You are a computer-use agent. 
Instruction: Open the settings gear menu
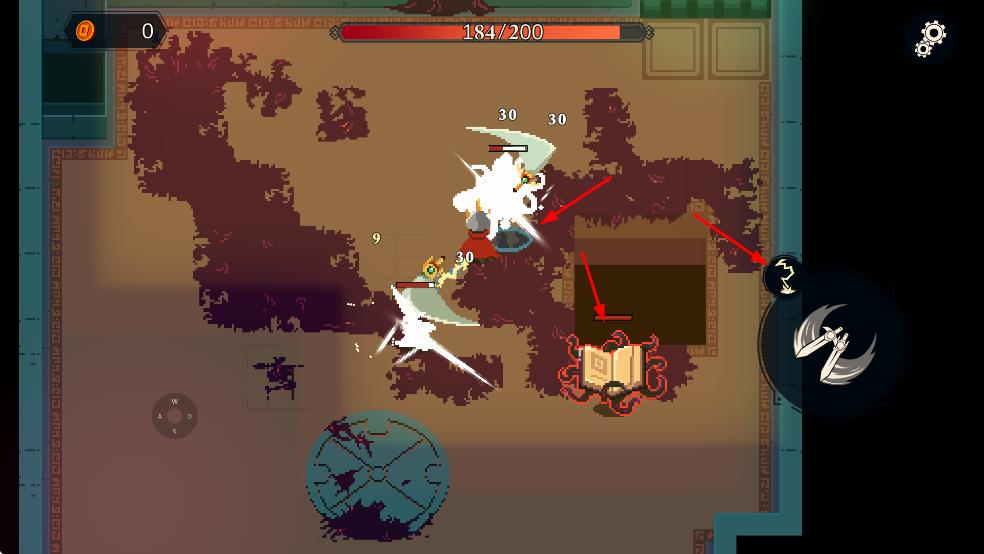931,38
